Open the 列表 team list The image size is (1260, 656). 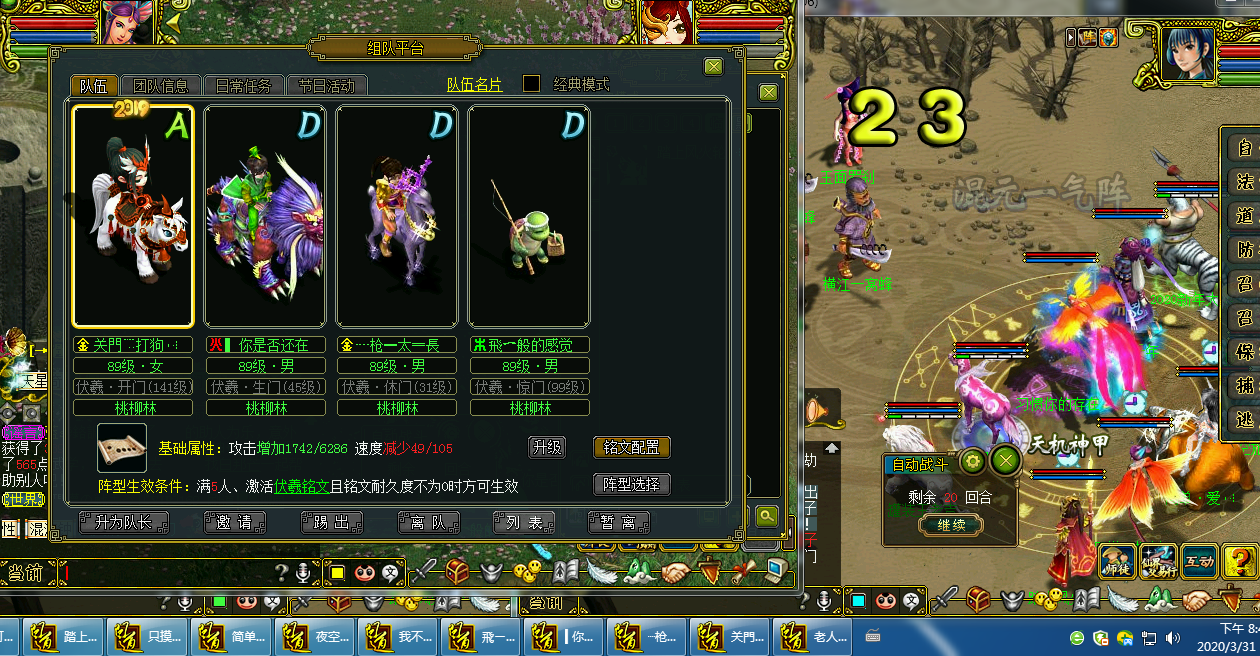[523, 522]
